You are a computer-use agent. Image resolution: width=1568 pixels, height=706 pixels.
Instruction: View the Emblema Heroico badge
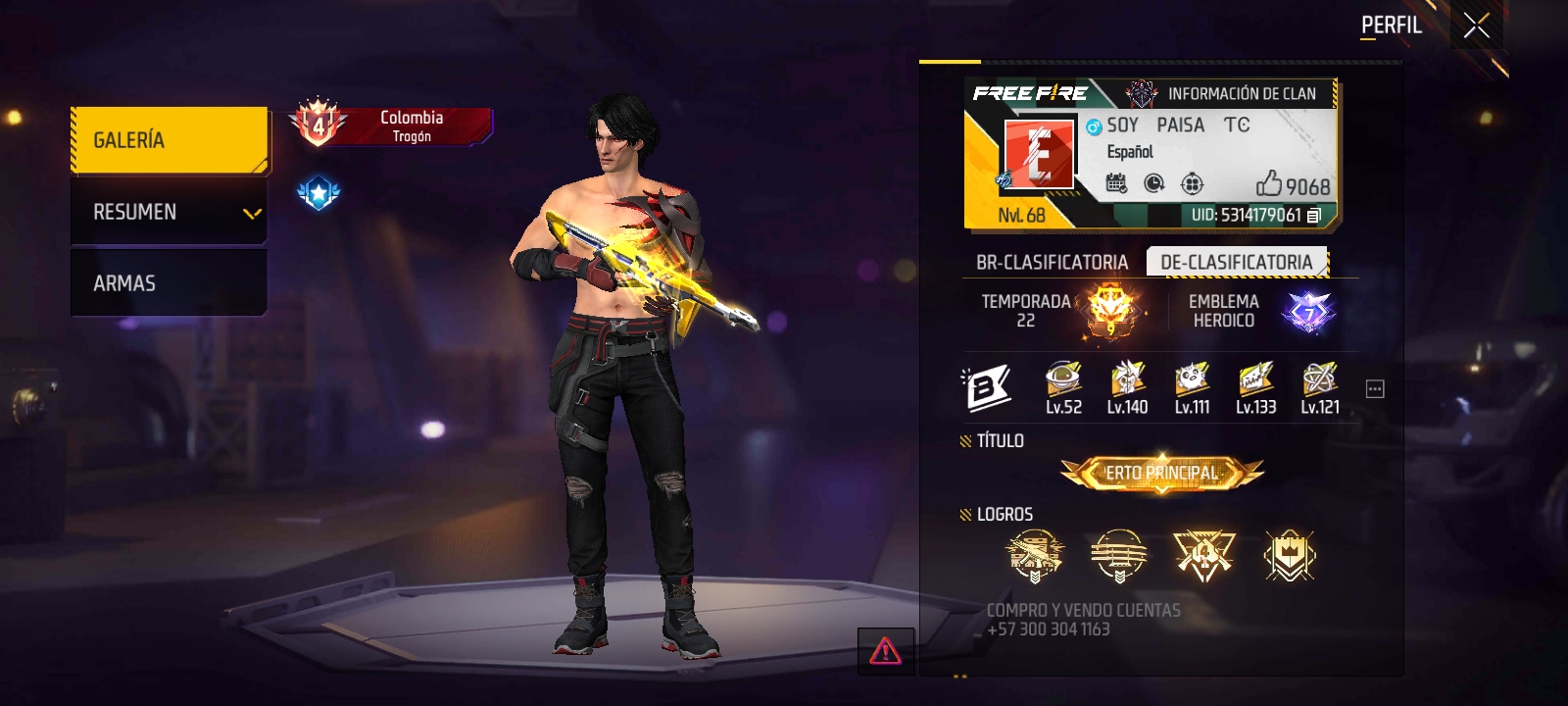tap(1308, 312)
